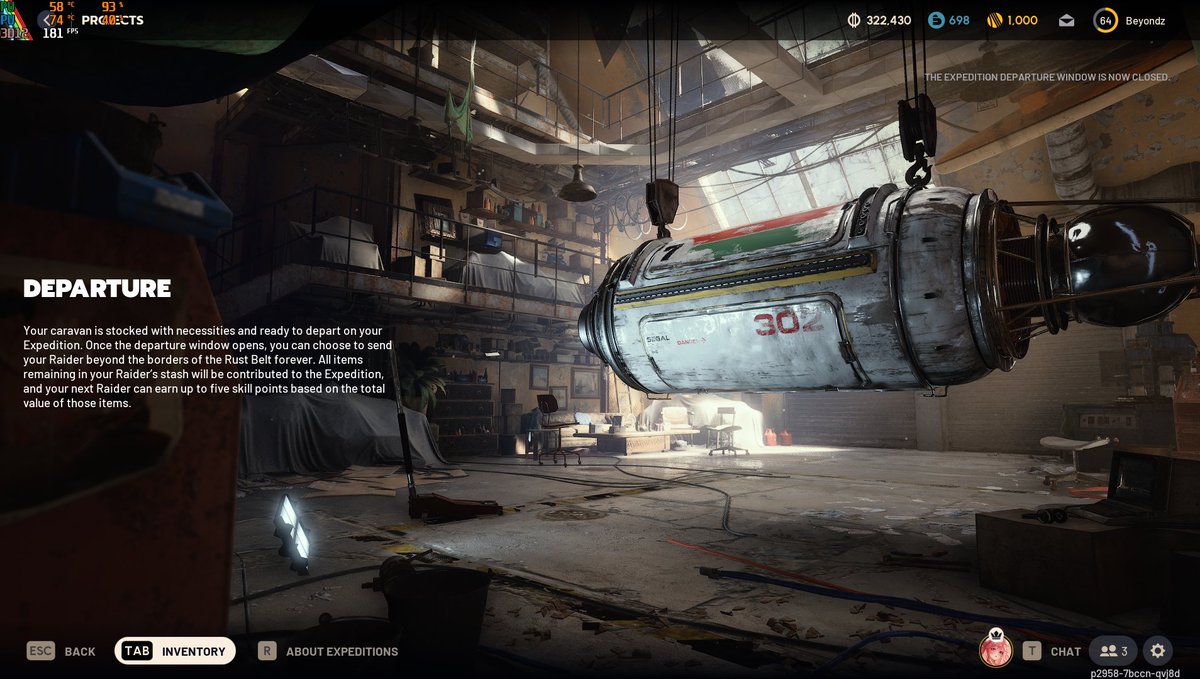Open About Expeditions info
This screenshot has width=1200, height=679.
tap(329, 651)
